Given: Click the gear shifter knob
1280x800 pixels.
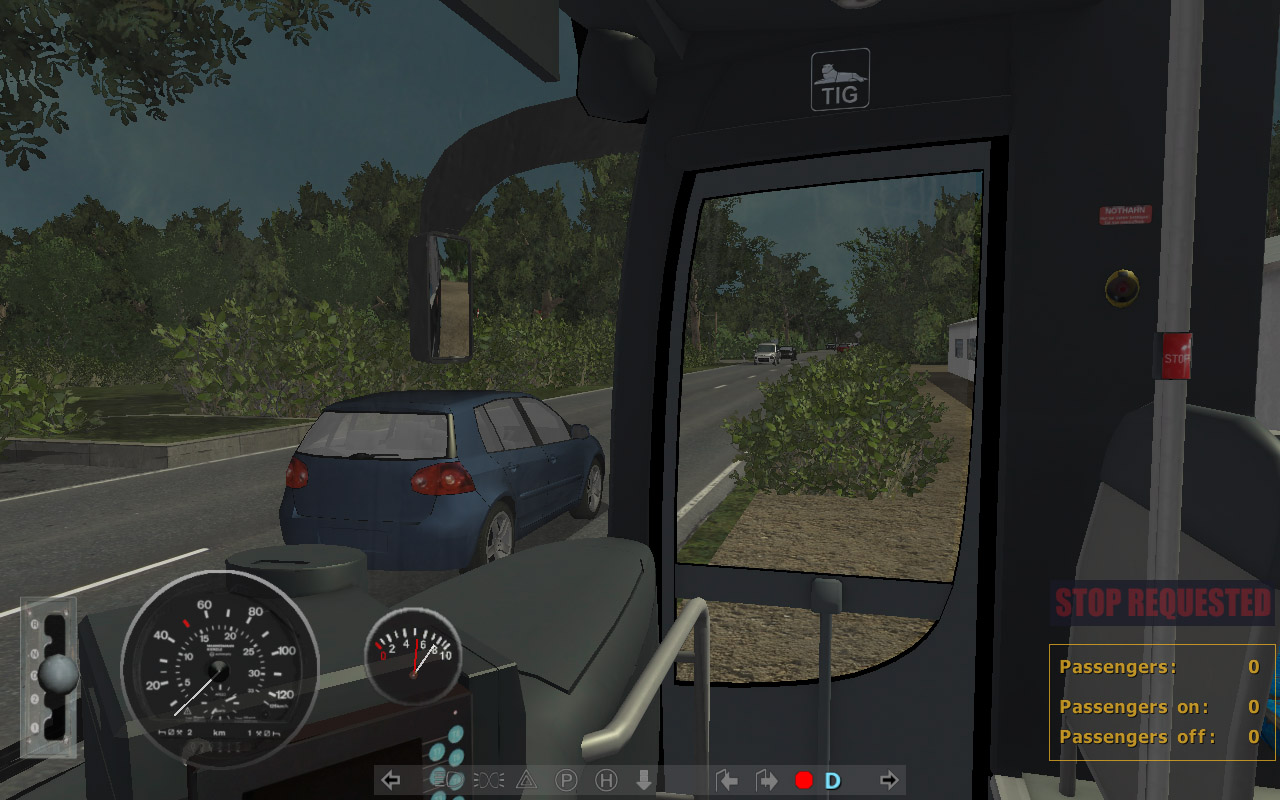Looking at the screenshot, I should coord(60,677).
